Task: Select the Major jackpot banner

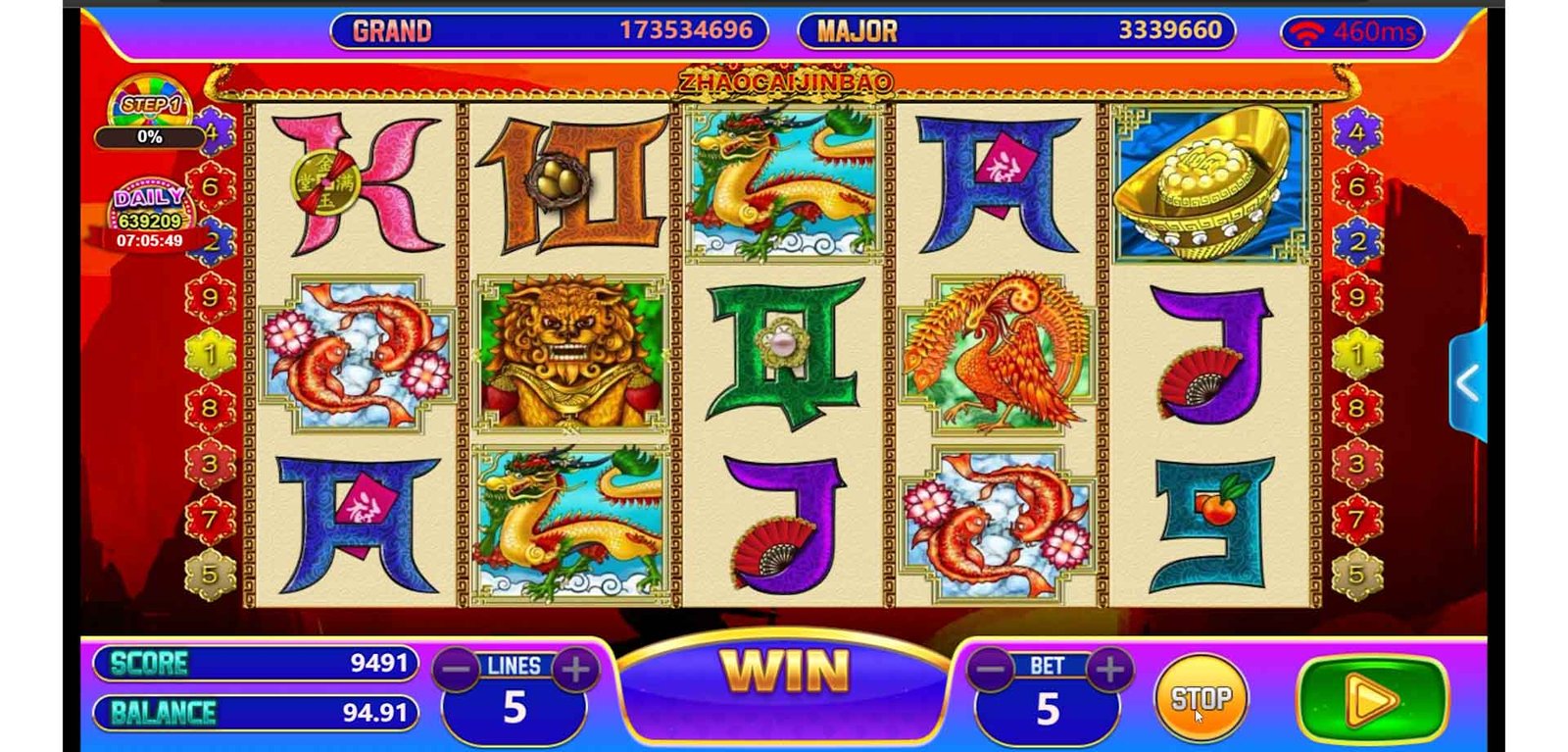Action: (x=1016, y=30)
